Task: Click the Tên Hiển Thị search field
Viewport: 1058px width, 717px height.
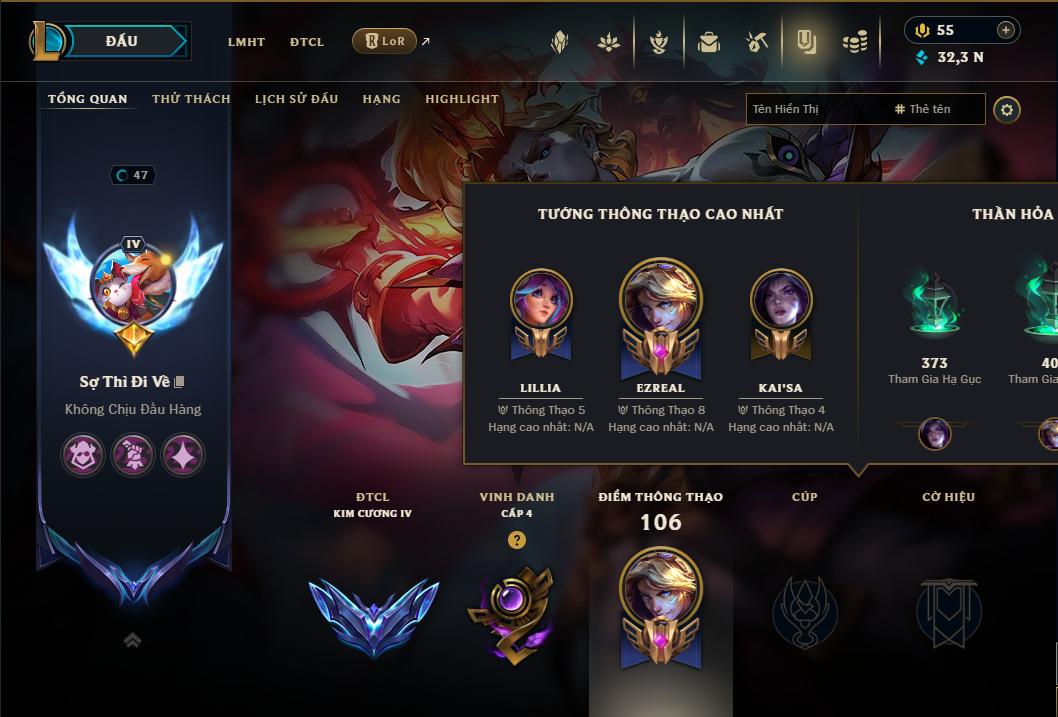Action: pos(815,109)
